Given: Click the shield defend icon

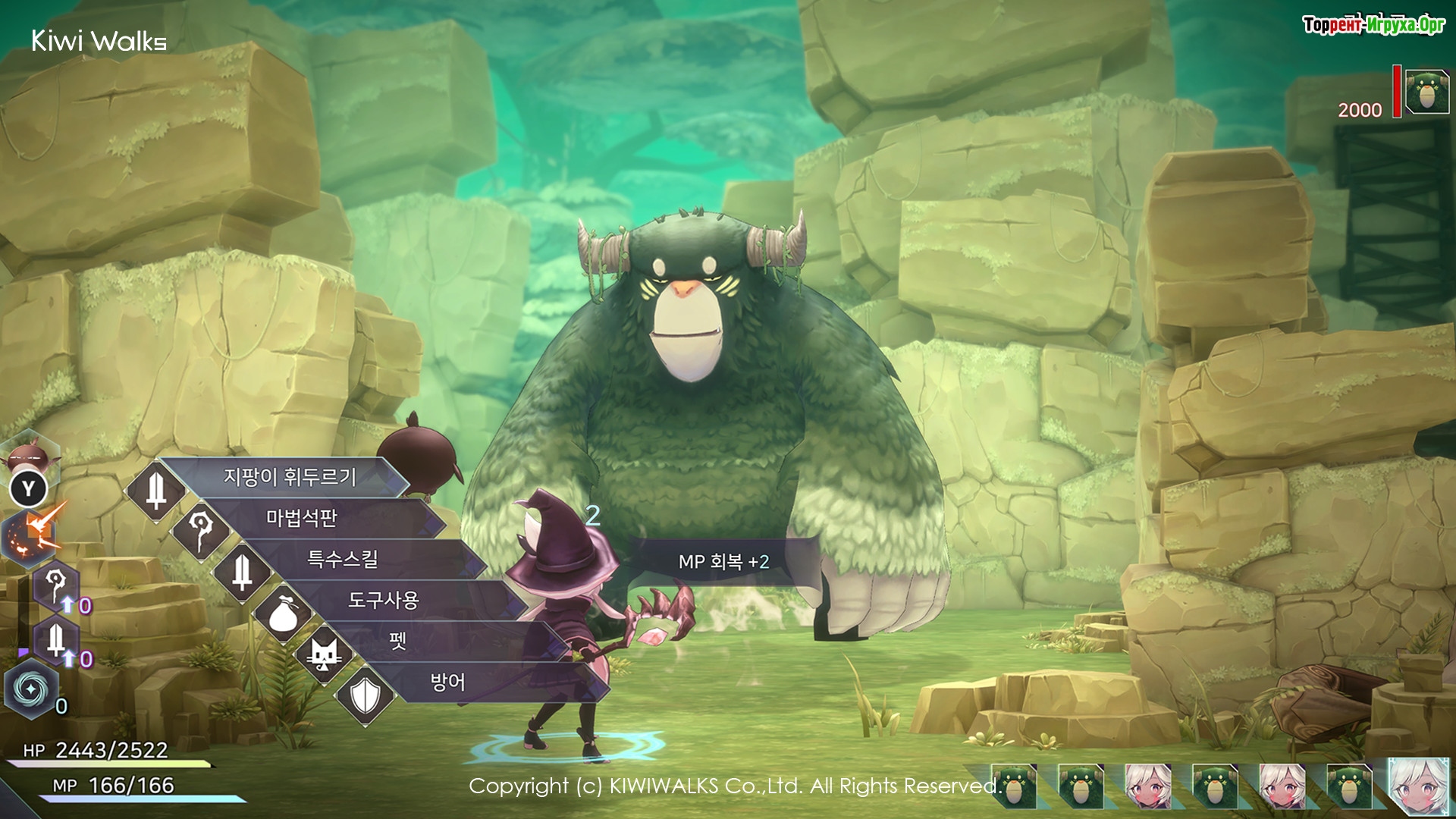Looking at the screenshot, I should [366, 695].
